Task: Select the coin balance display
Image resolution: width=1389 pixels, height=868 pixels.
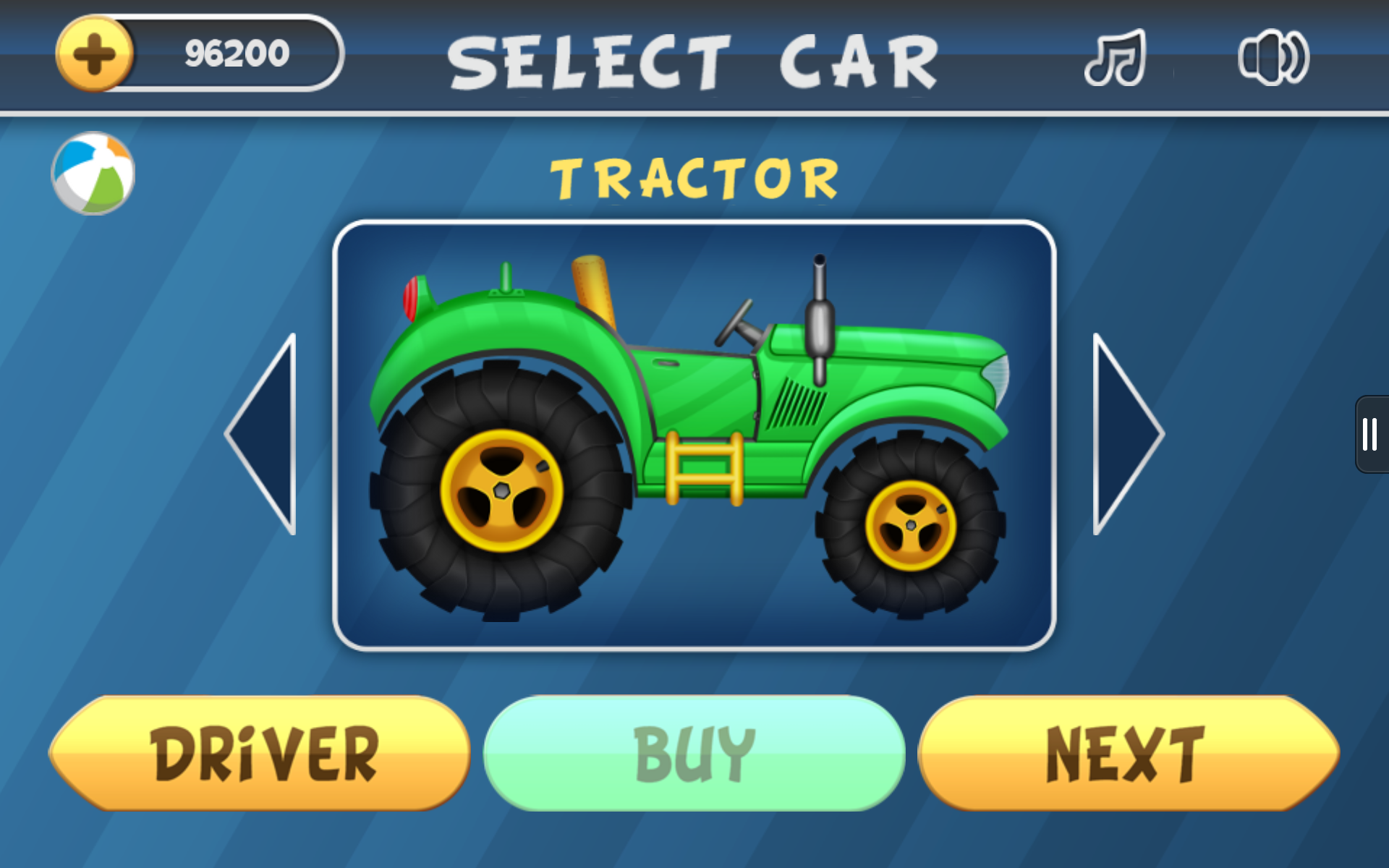Action: tap(235, 52)
